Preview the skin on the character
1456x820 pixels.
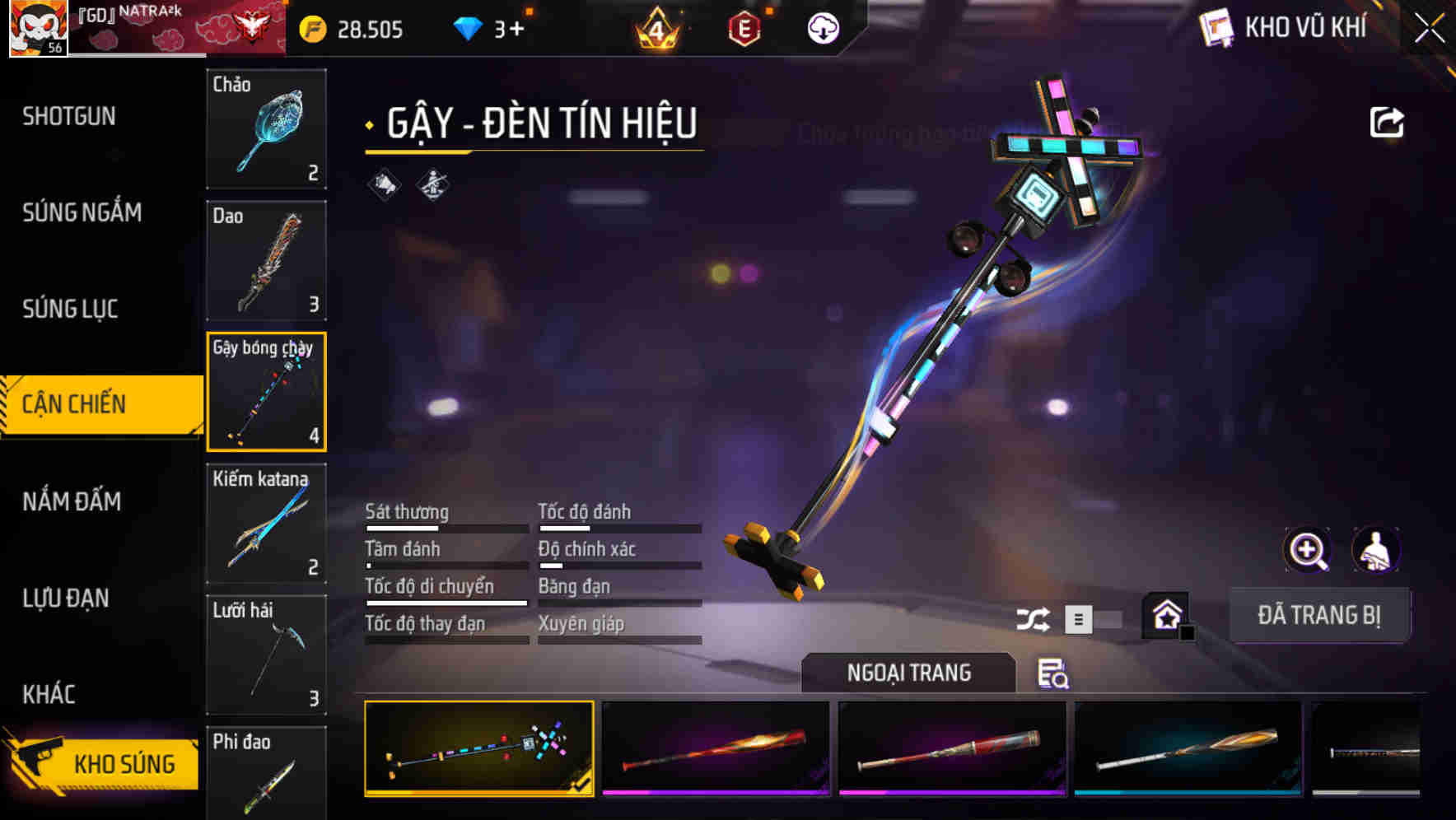coord(1375,549)
